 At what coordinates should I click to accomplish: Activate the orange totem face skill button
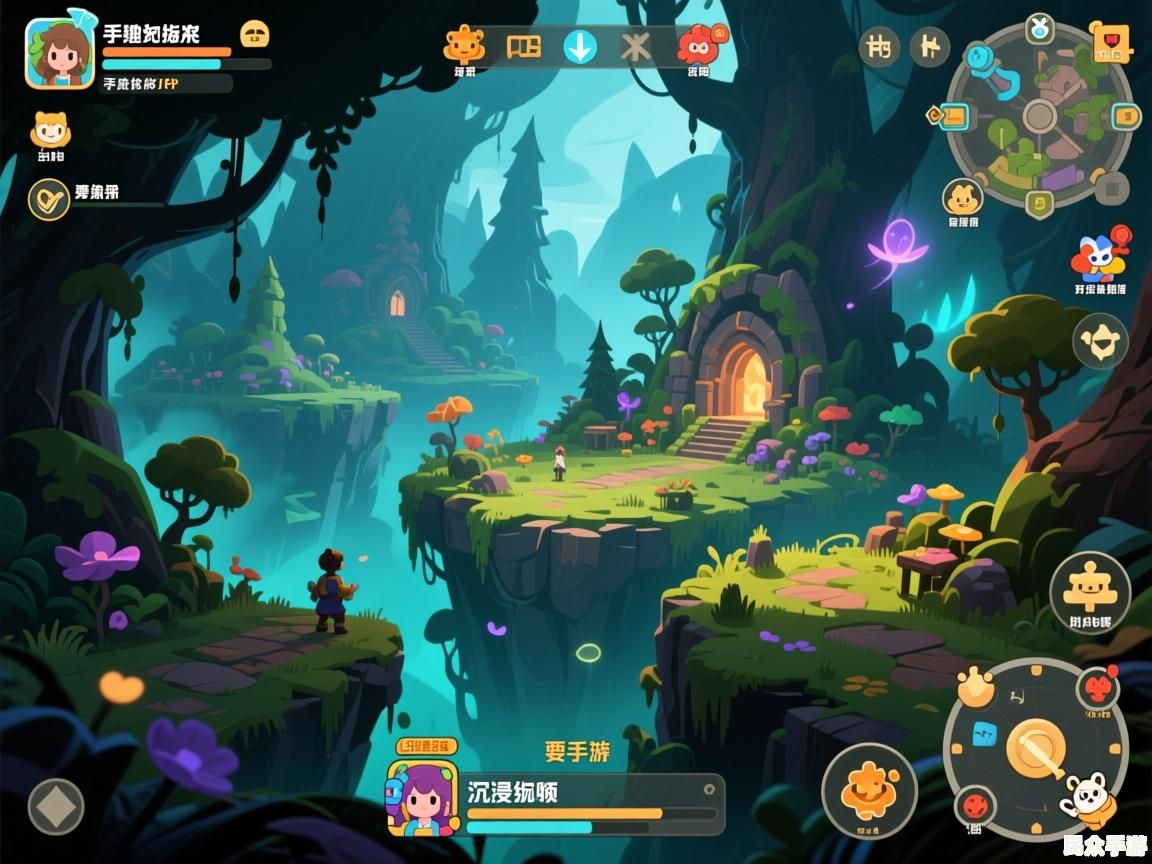coord(1089,591)
